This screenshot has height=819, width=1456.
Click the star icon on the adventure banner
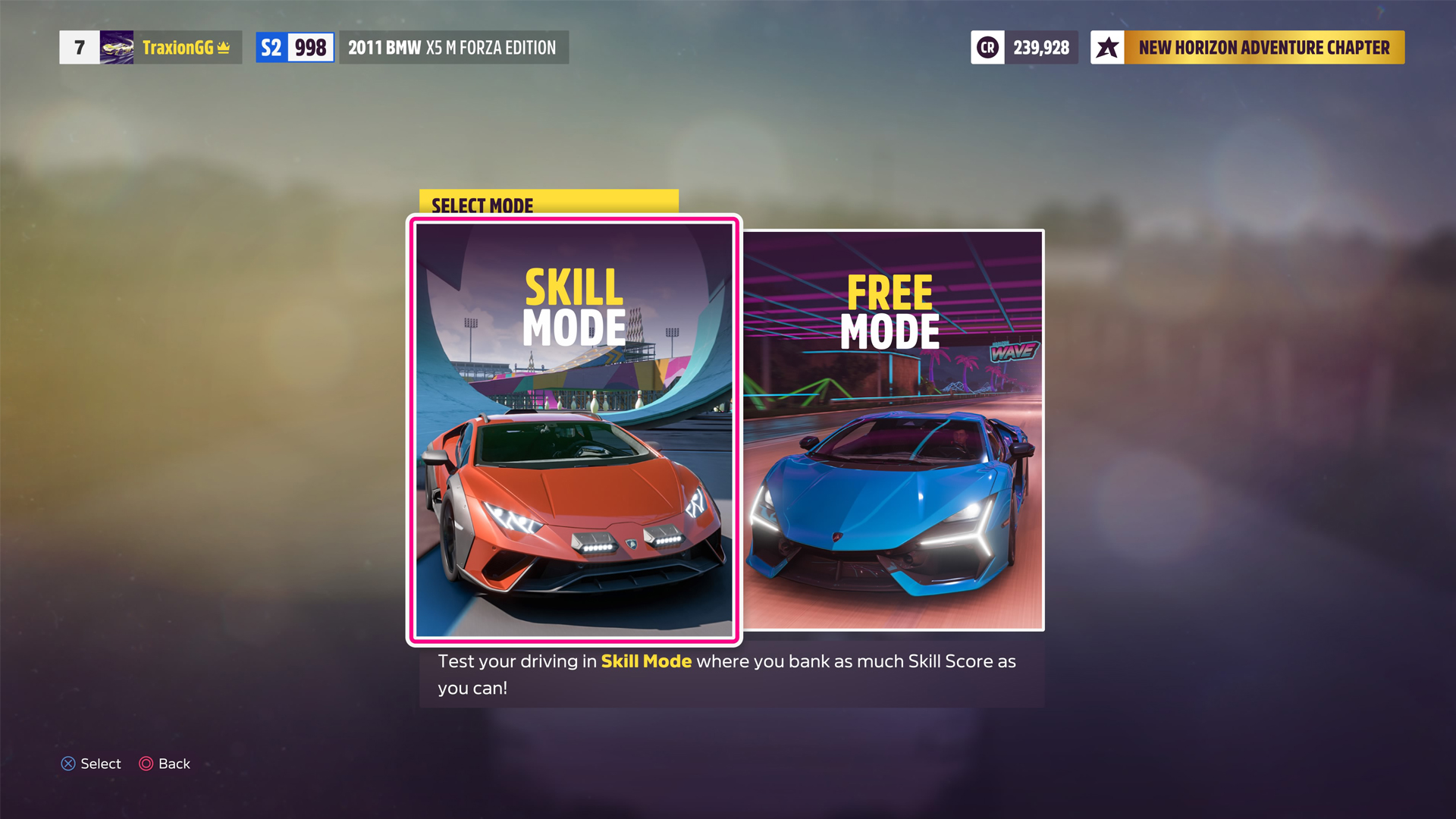coord(1109,47)
